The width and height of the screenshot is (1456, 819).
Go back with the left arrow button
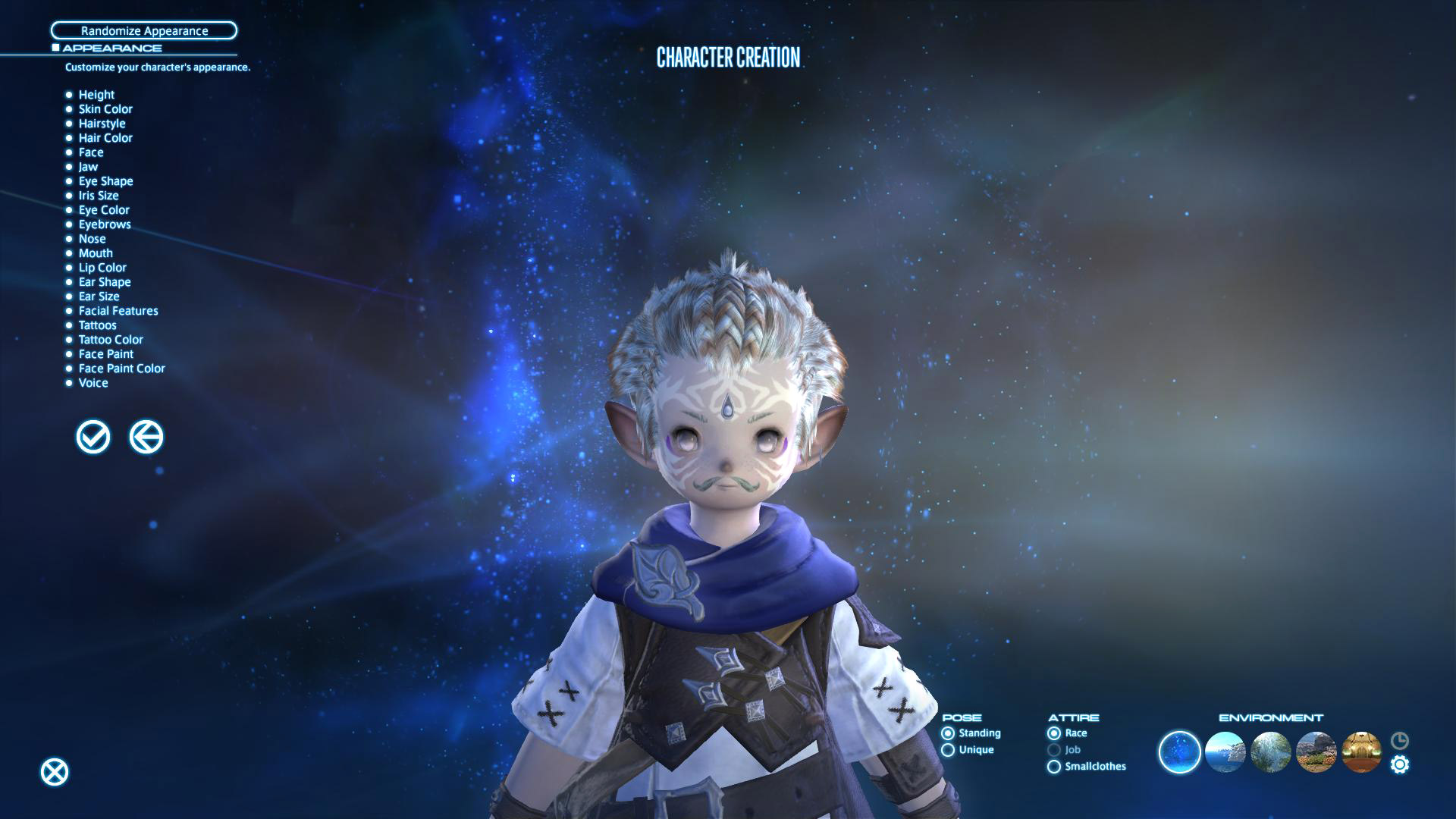(146, 437)
